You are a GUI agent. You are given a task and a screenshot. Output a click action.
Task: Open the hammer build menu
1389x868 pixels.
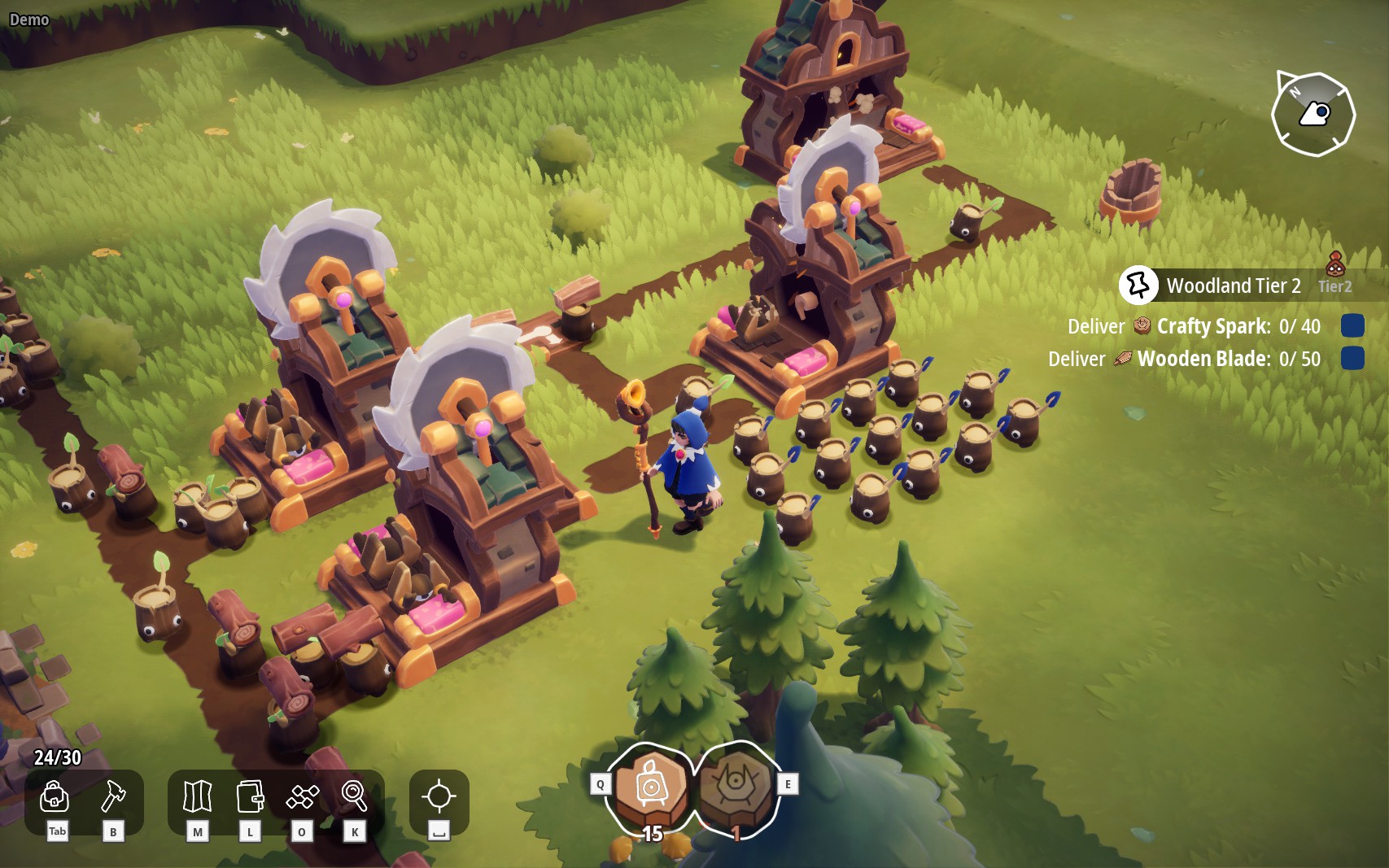click(x=113, y=797)
